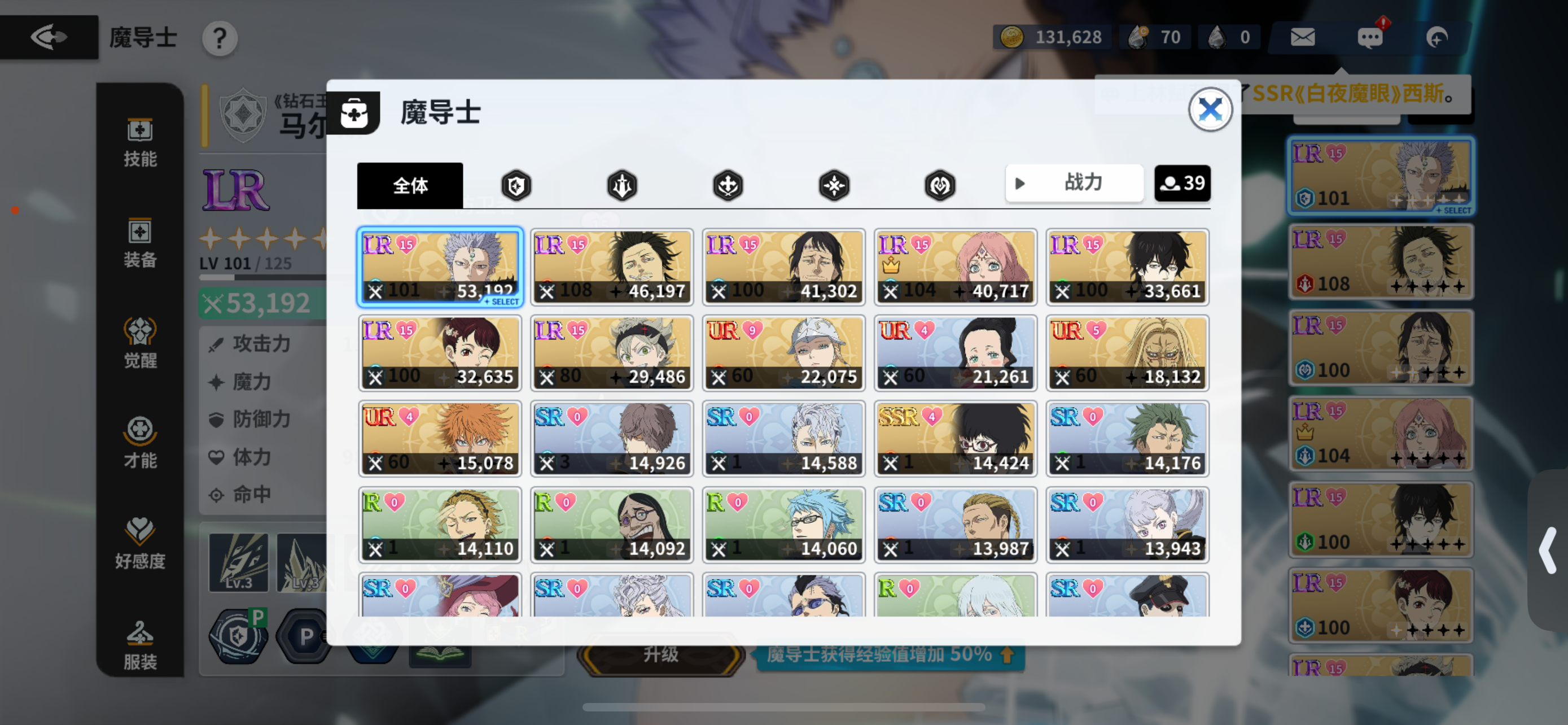Screen dimensions: 1568x725
Task: Open the chat icon with red notification
Action: click(x=1370, y=37)
